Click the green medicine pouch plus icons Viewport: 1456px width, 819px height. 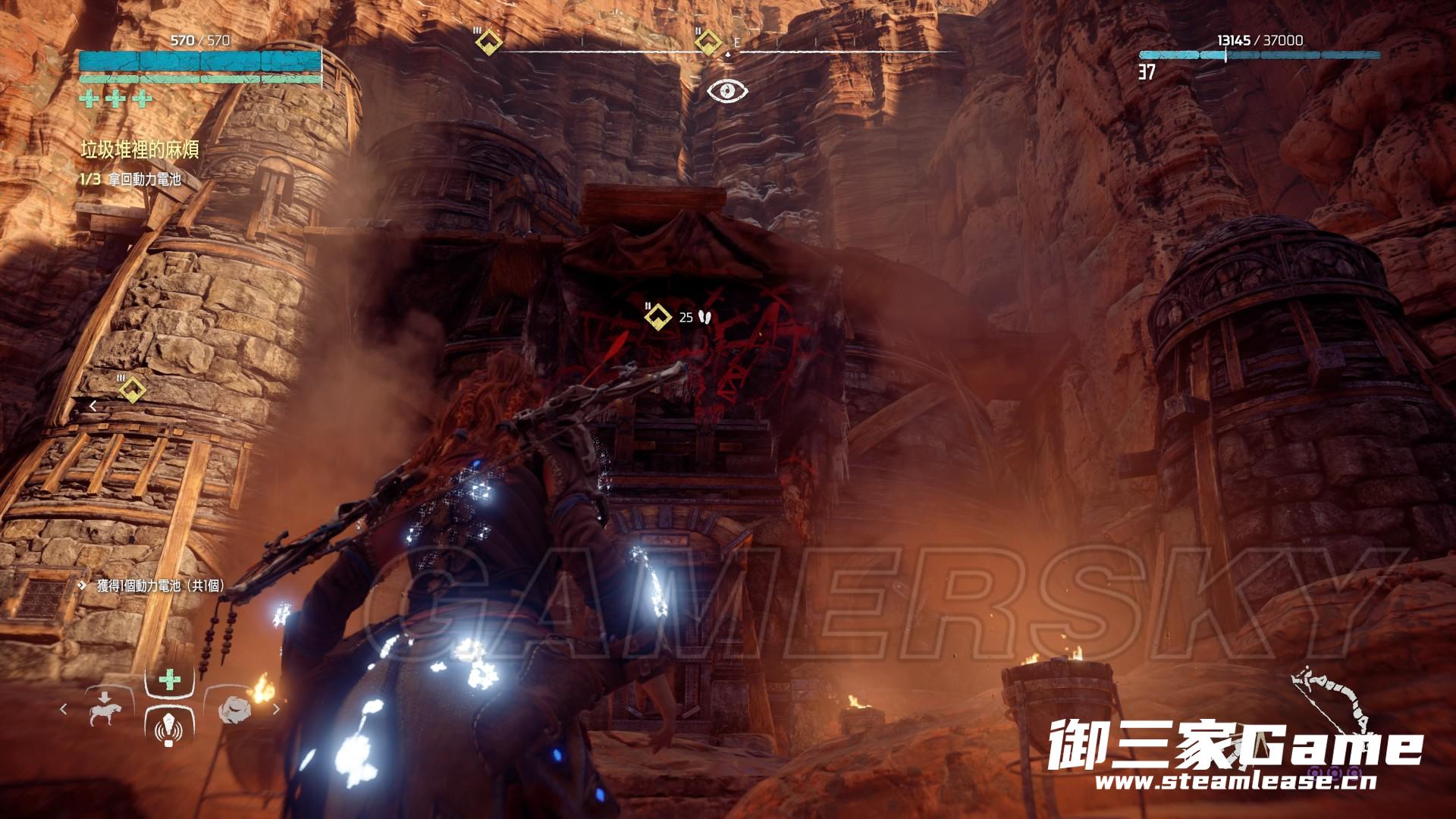coord(115,99)
